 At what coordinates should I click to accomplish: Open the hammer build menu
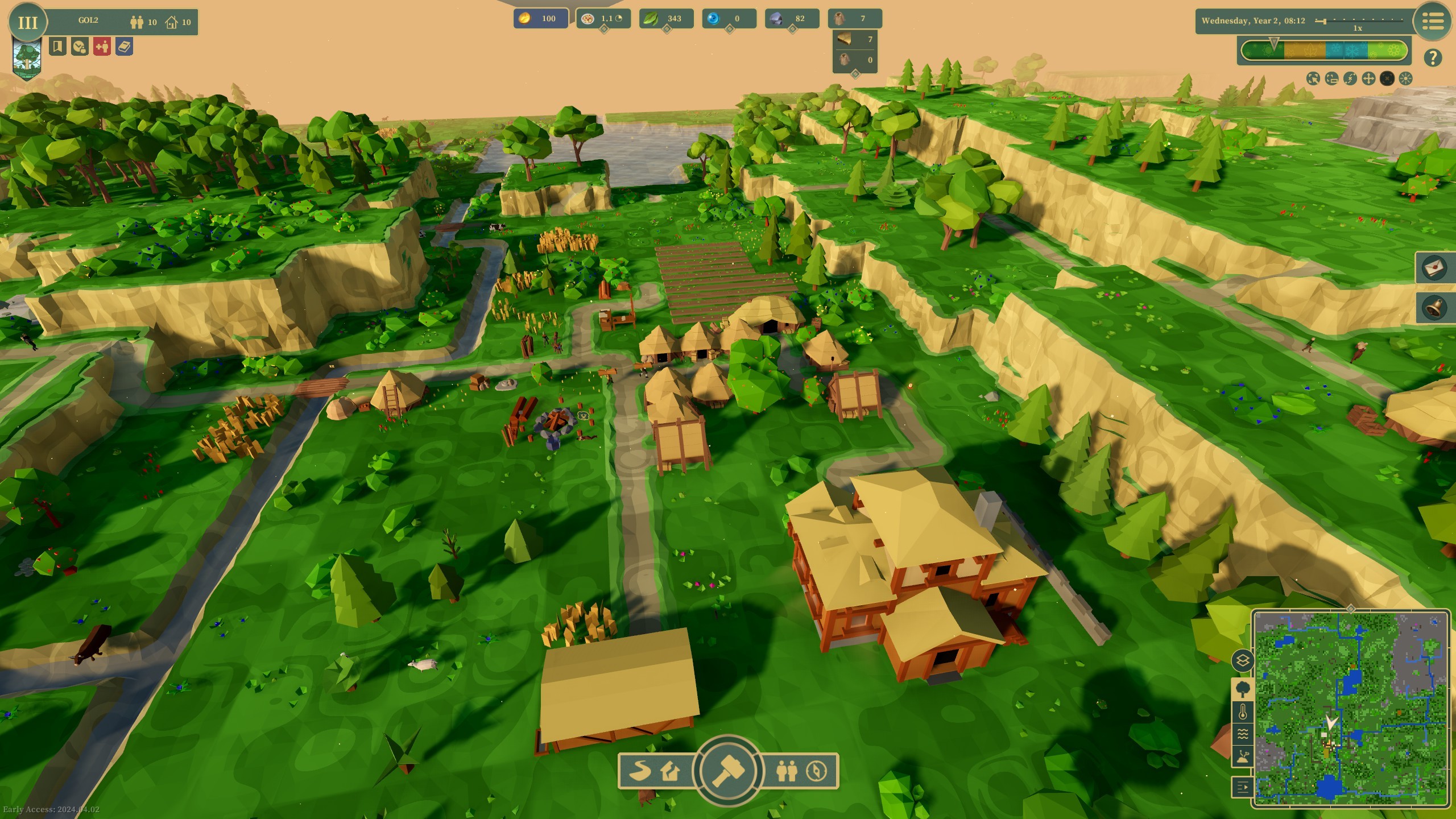(728, 771)
